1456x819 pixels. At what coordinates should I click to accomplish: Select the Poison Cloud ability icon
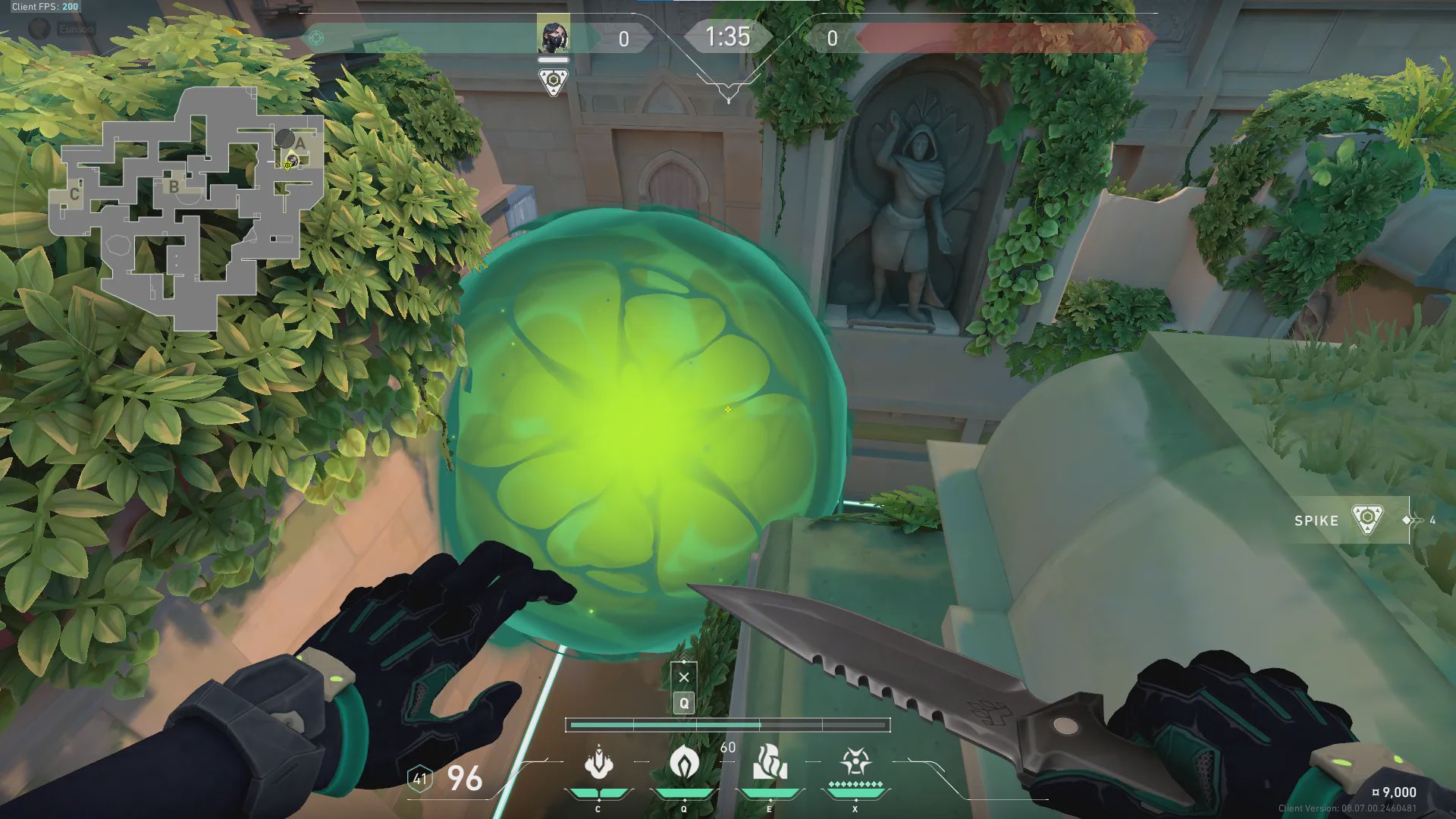coord(683,764)
